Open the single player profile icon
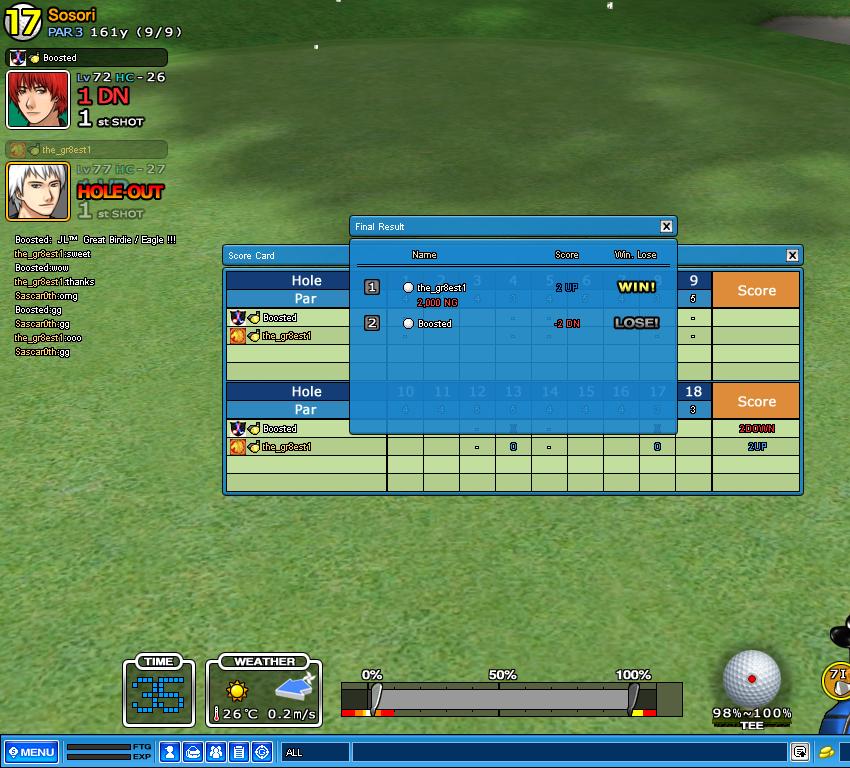Image resolution: width=850 pixels, height=768 pixels. point(170,752)
